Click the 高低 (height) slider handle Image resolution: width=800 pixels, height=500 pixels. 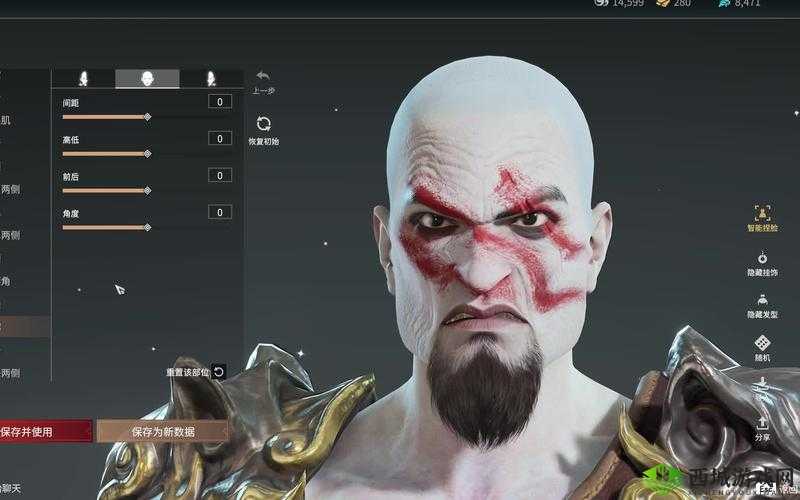147,154
